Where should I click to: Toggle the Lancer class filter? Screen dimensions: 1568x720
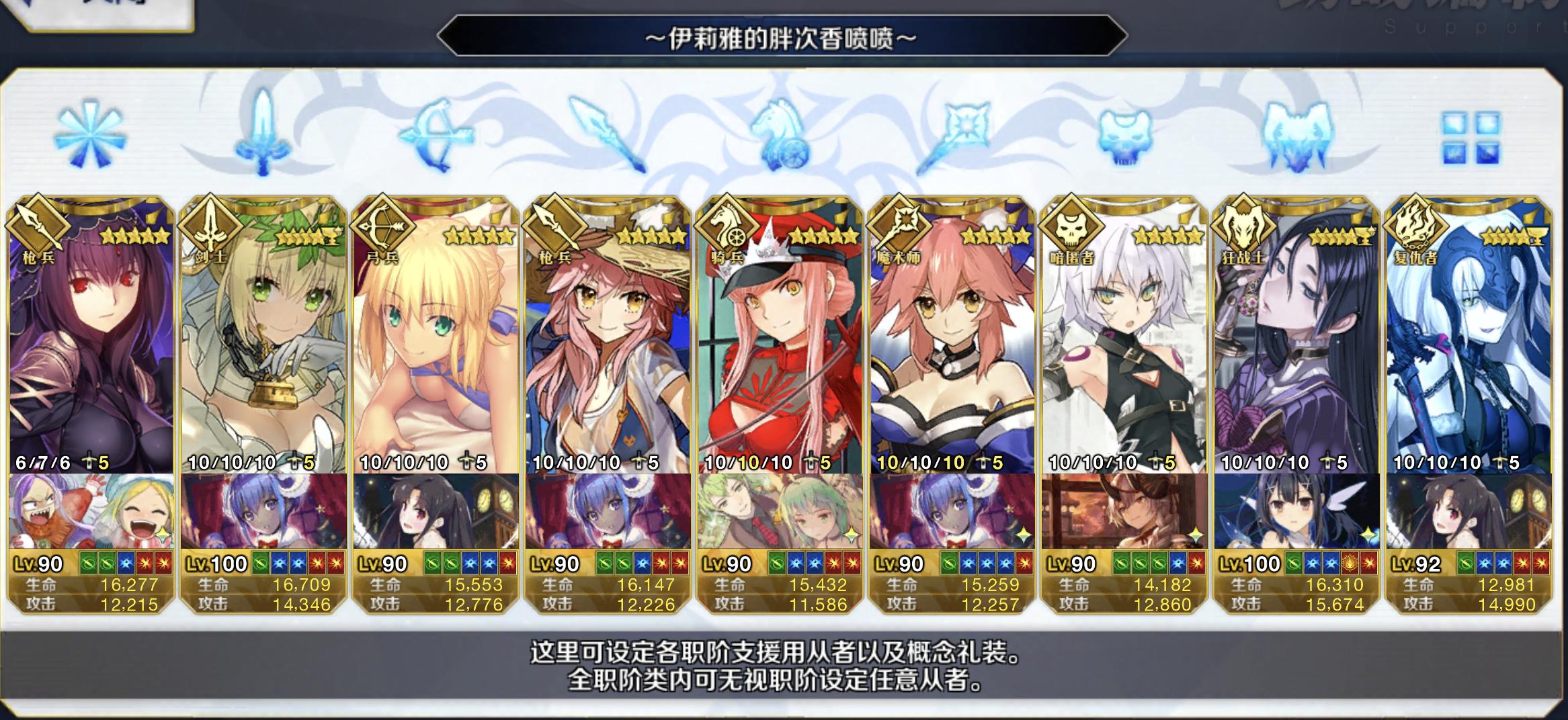pos(608,134)
